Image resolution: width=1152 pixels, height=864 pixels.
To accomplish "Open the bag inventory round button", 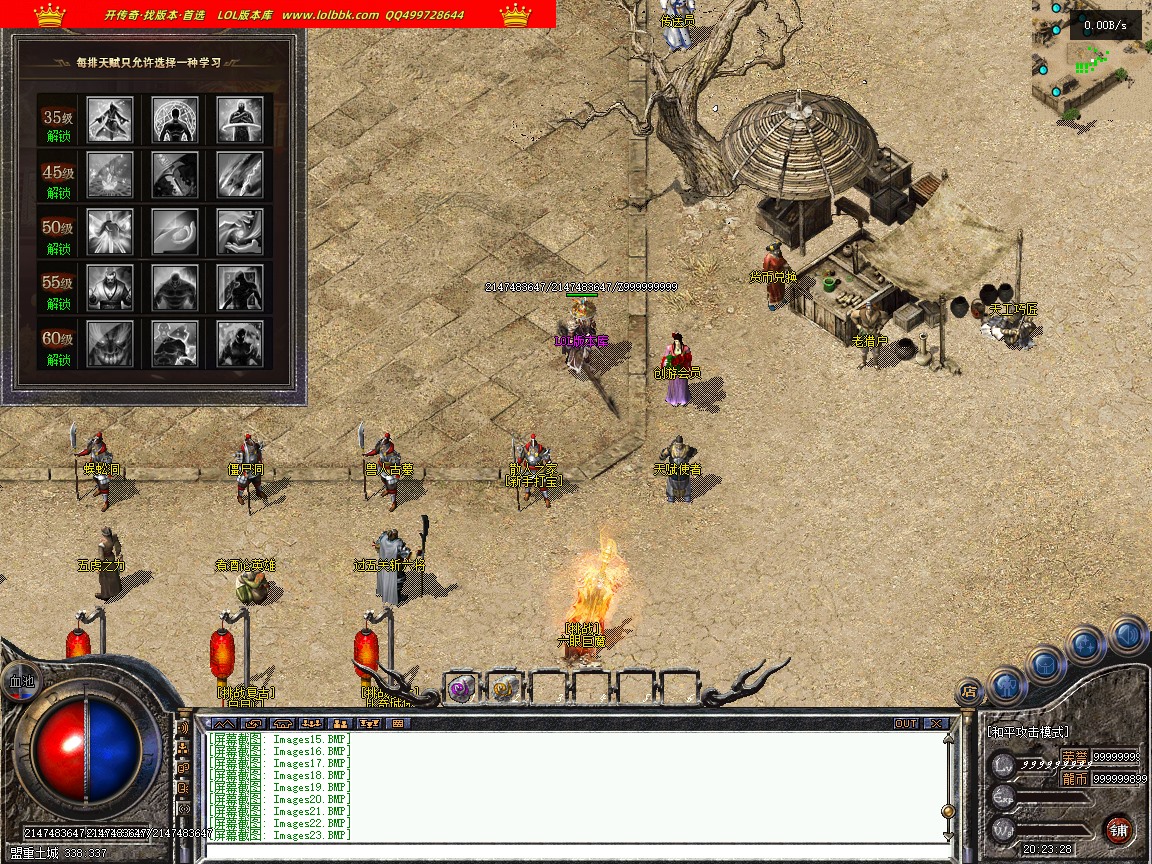I will pyautogui.click(x=1046, y=663).
